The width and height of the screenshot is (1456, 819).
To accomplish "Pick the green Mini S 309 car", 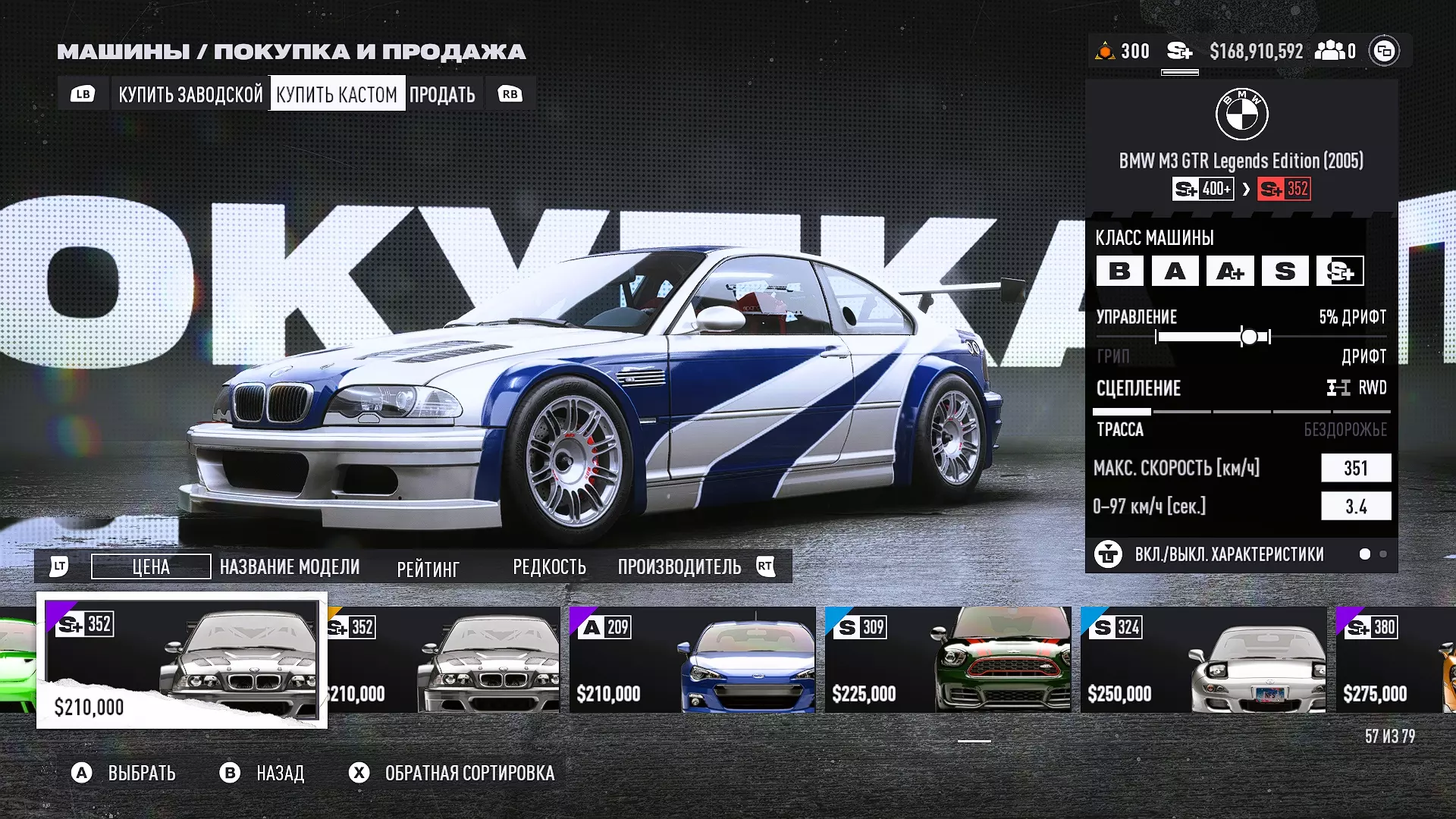I will click(x=947, y=659).
